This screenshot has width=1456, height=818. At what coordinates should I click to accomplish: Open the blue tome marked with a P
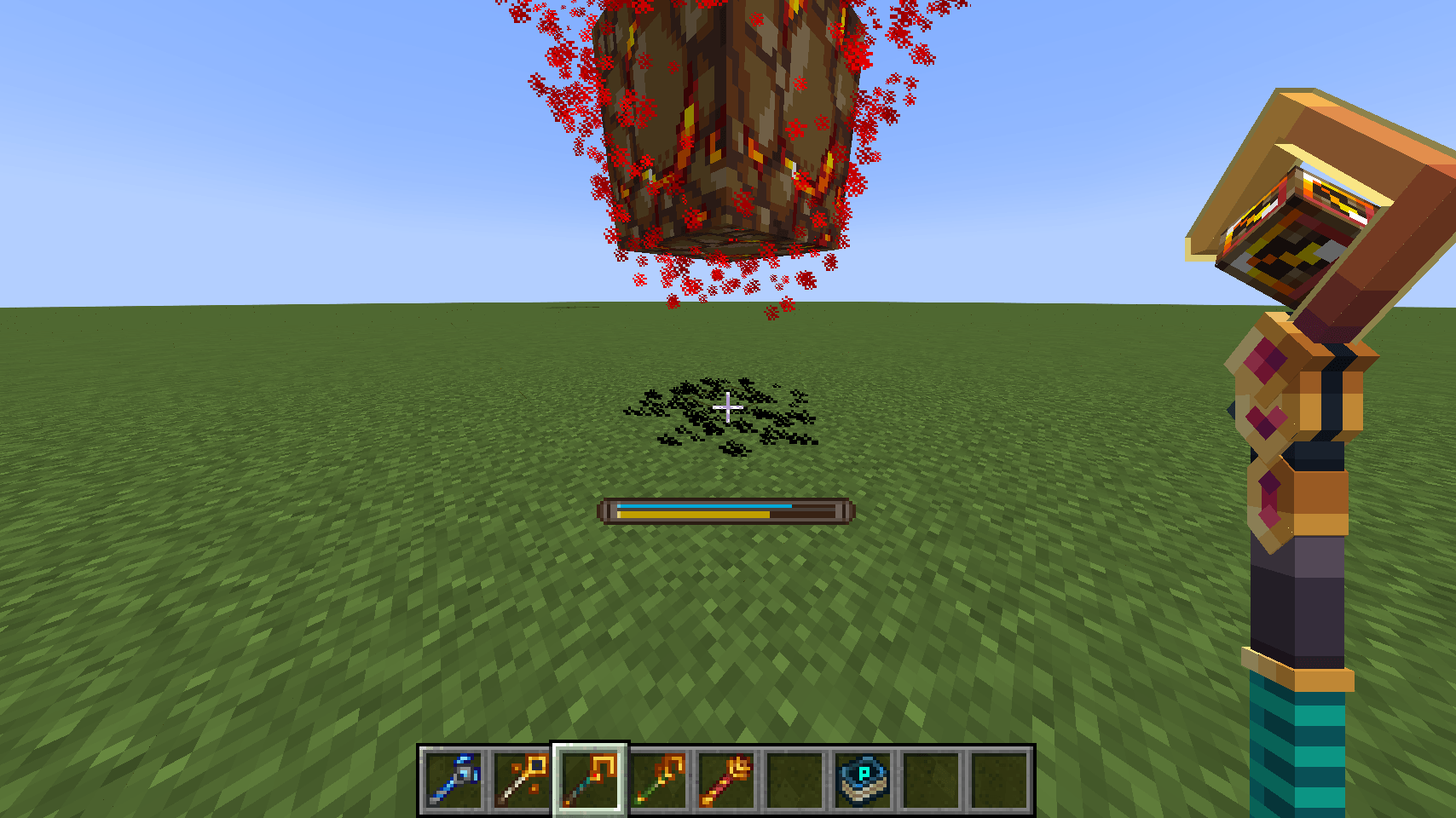click(x=861, y=781)
